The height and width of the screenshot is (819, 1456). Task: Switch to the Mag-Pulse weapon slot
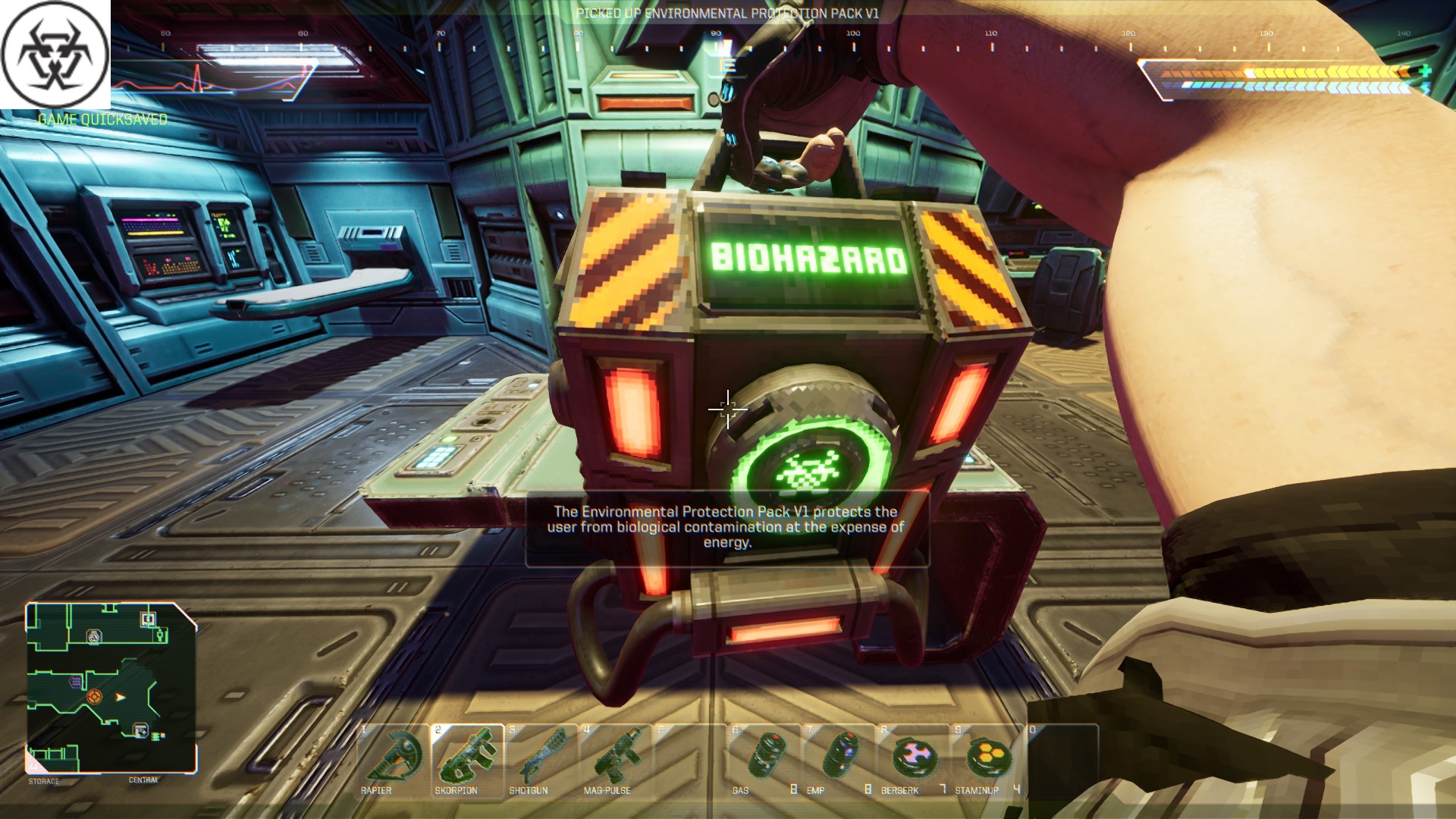(x=615, y=759)
